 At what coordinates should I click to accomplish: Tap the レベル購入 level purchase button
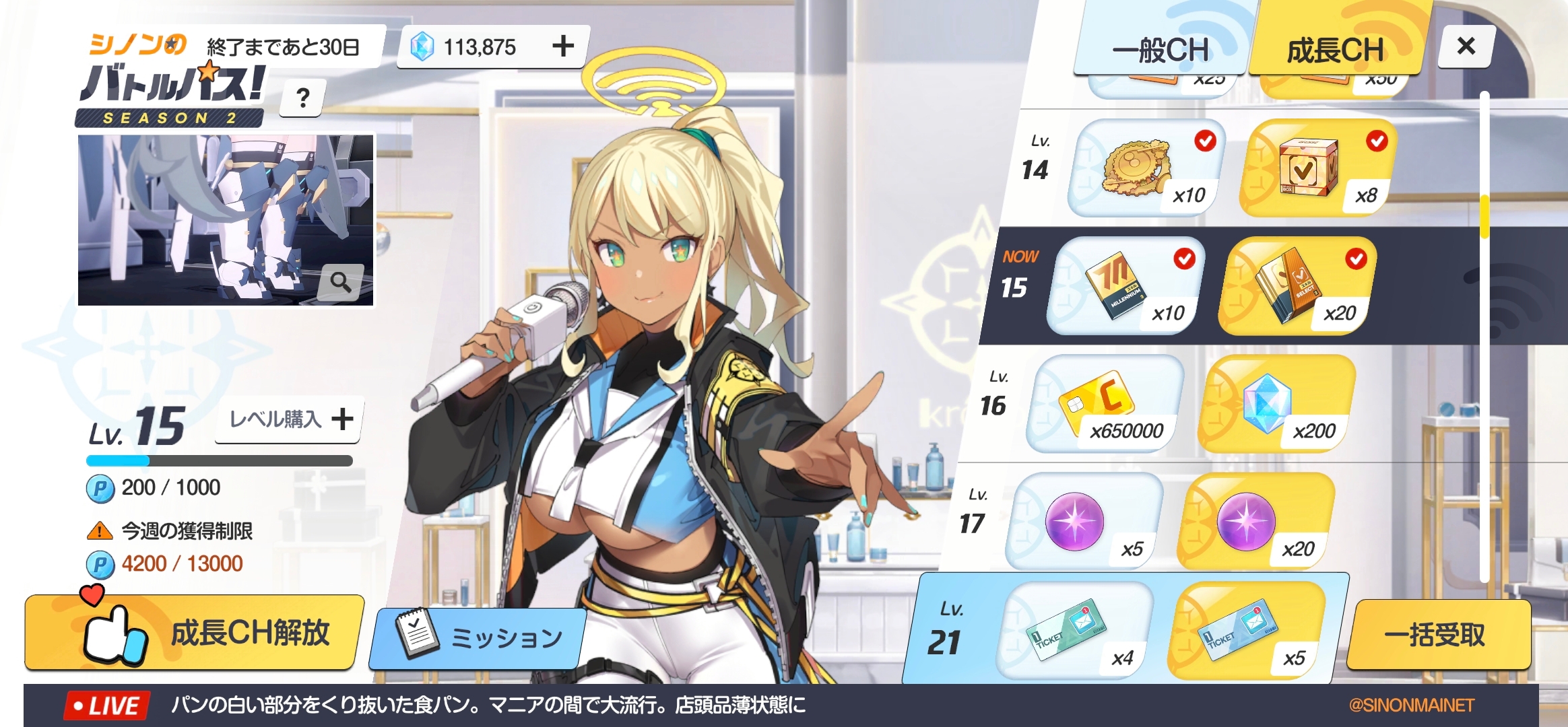click(x=290, y=419)
